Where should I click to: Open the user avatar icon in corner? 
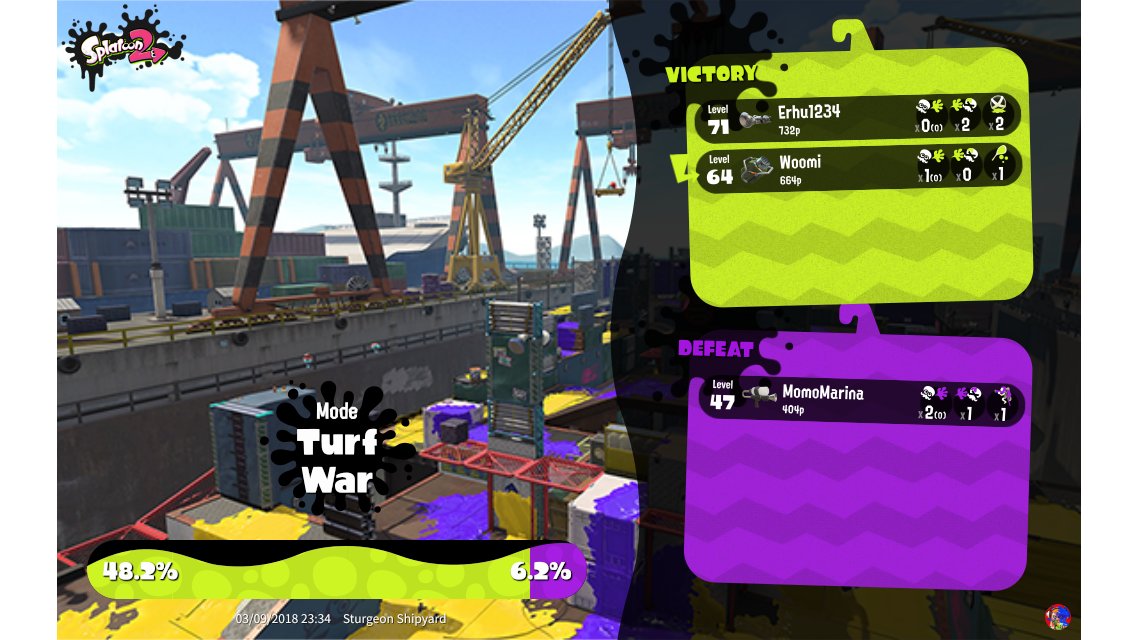tap(1057, 616)
